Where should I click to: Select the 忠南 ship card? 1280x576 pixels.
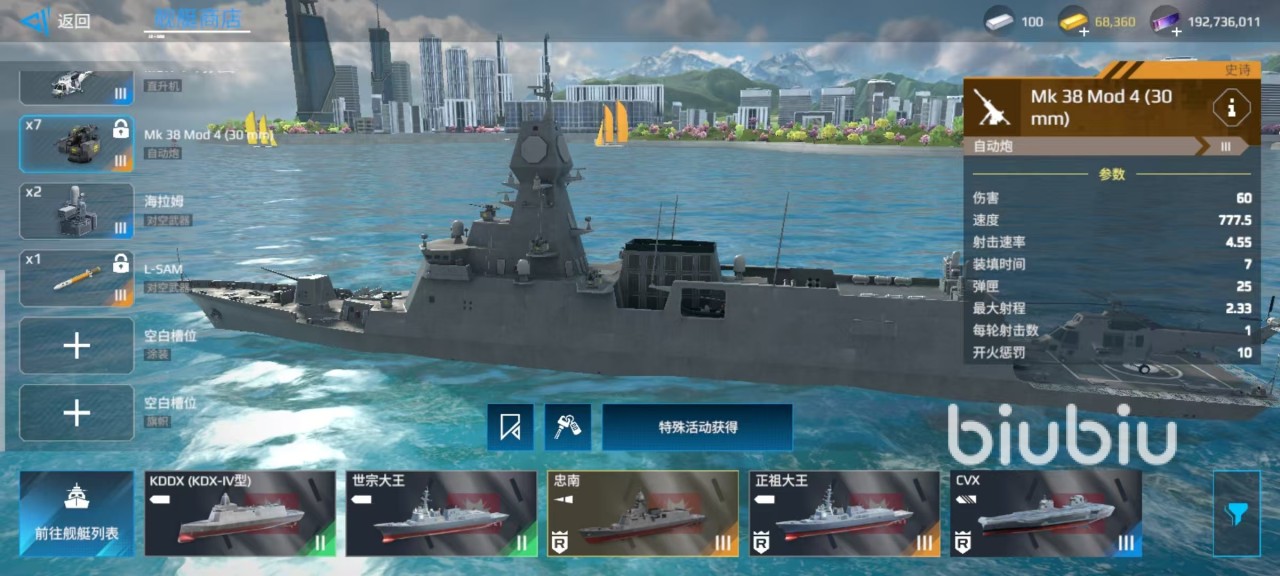coord(643,514)
